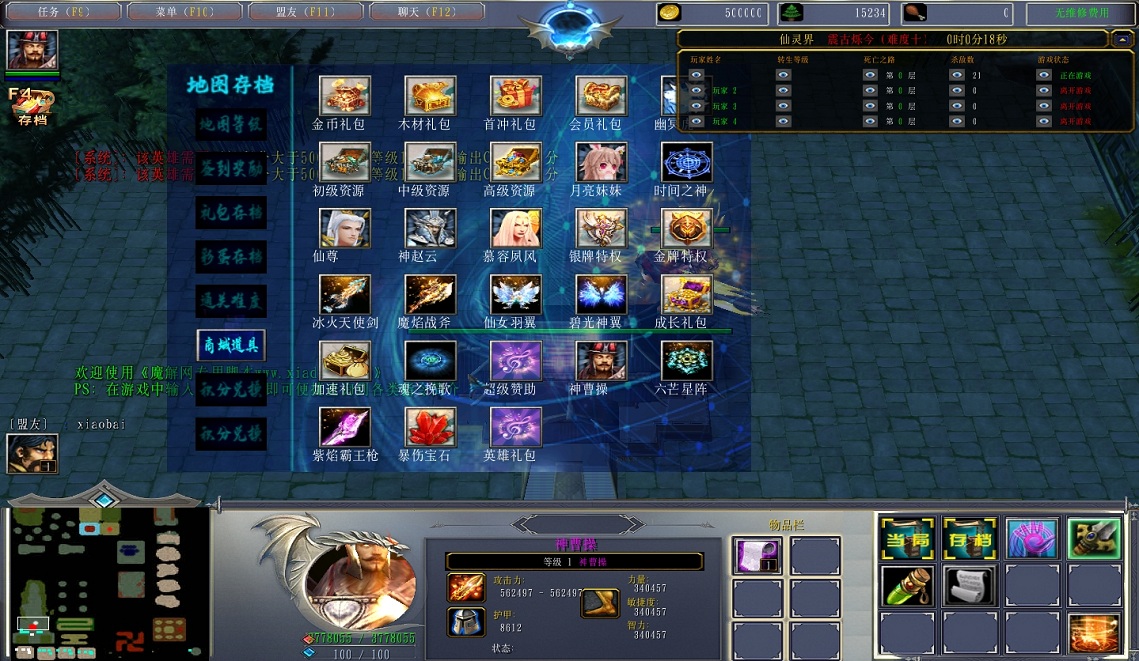
Task: Select the 暴伤宝石 red gem
Action: [x=430, y=427]
